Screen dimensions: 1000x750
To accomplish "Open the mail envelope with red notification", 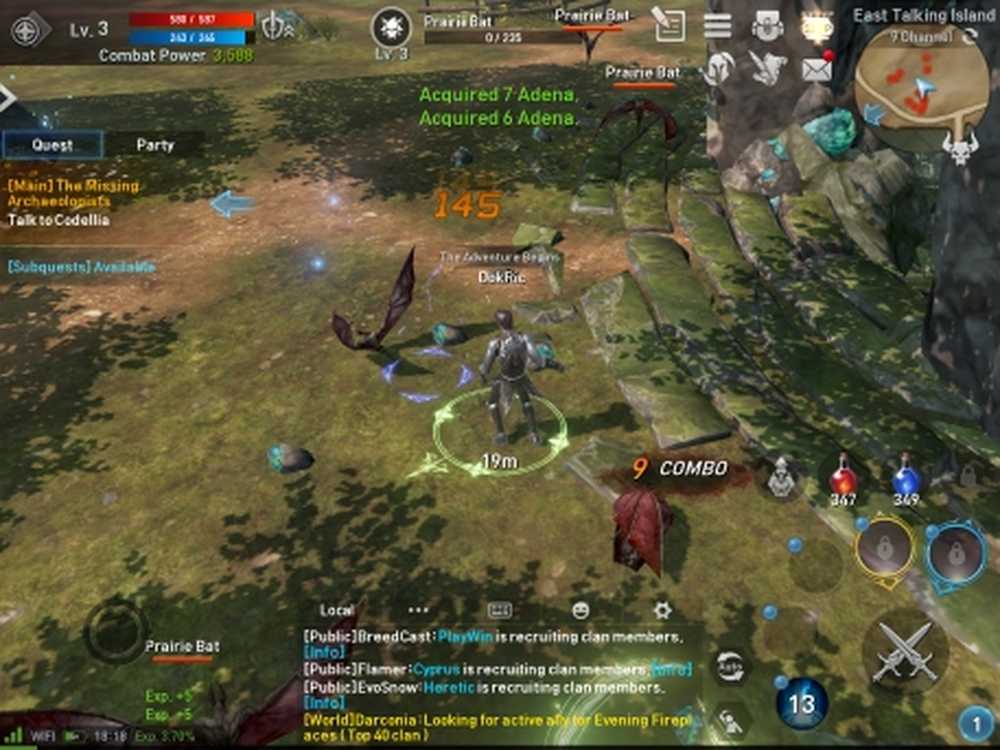I will click(x=818, y=68).
